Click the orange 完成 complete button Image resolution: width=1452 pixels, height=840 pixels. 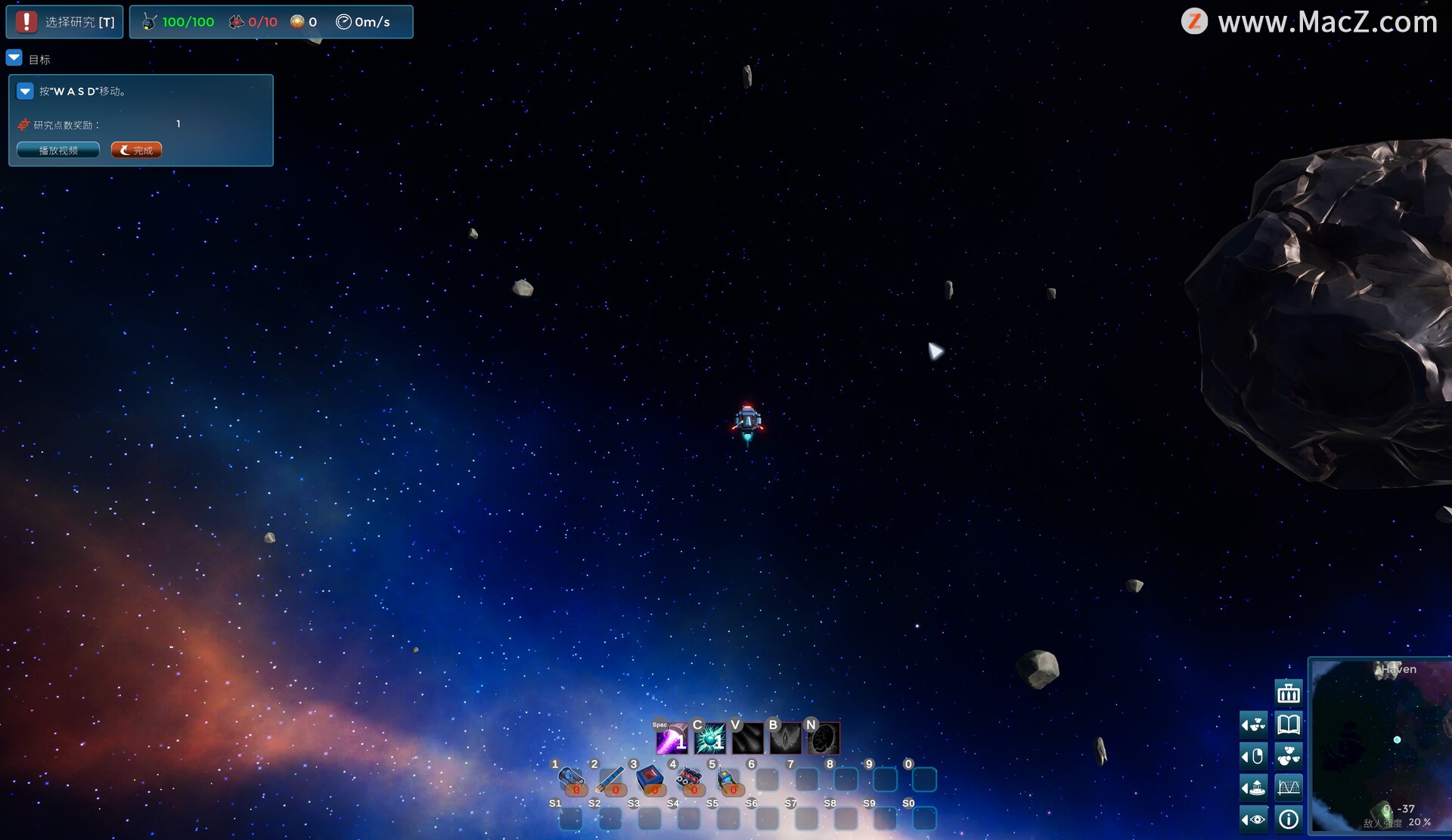point(136,150)
